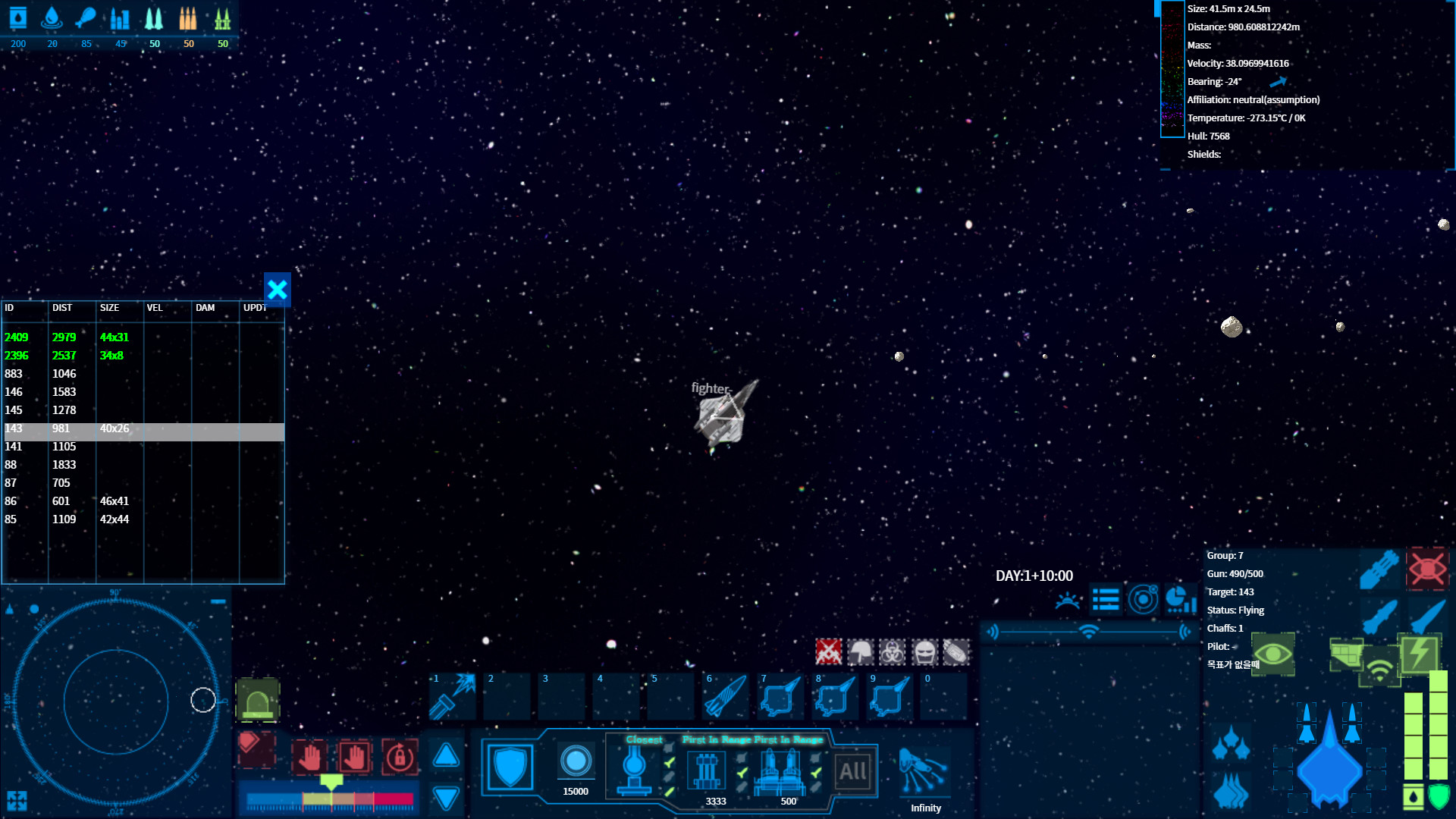Open the orbit map icon near the day clock
The height and width of the screenshot is (819, 1456).
click(1144, 599)
